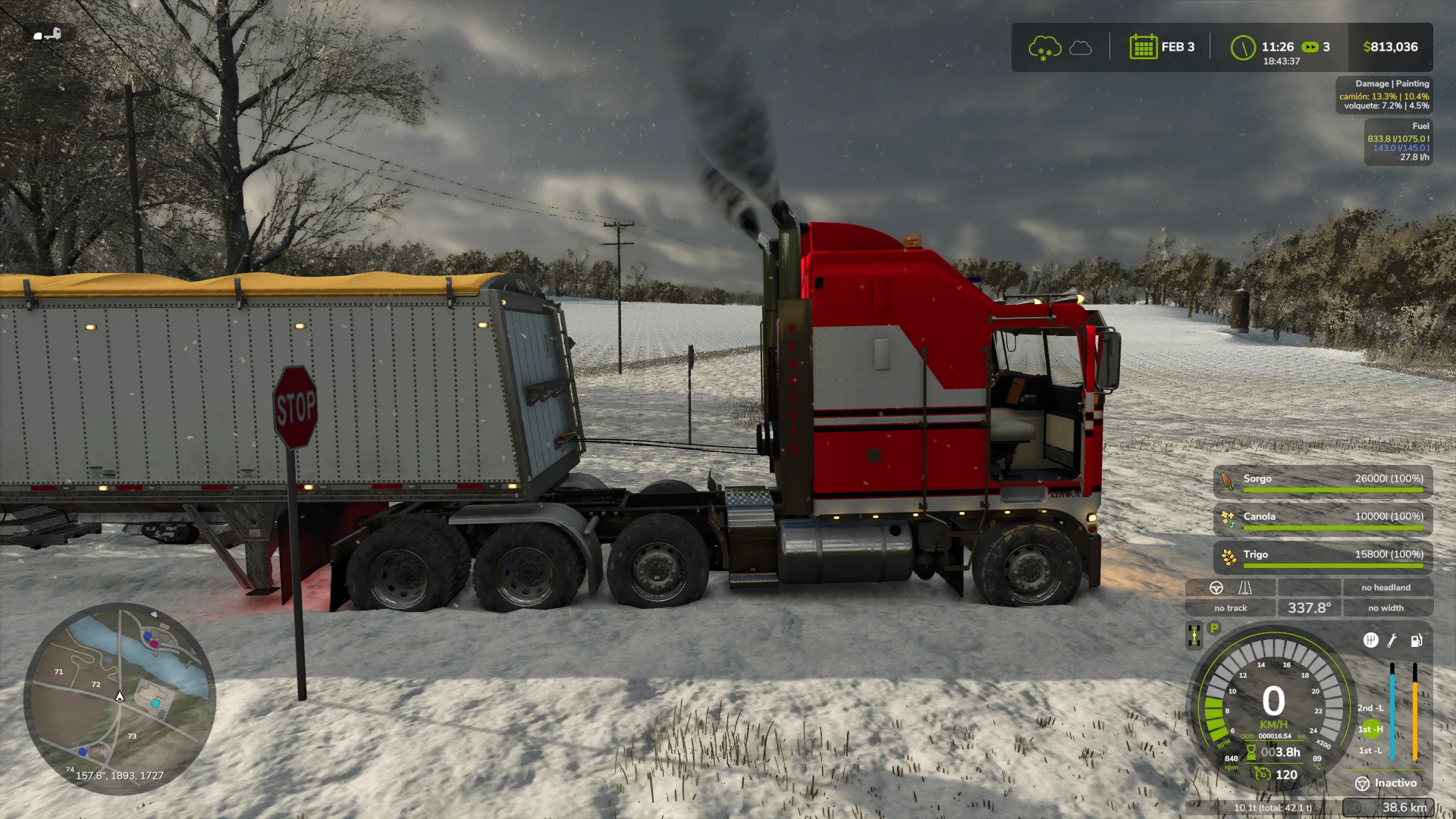Toggle the steering wheel guidance icon
Screen dimensions: 1456x819
(x=1216, y=588)
